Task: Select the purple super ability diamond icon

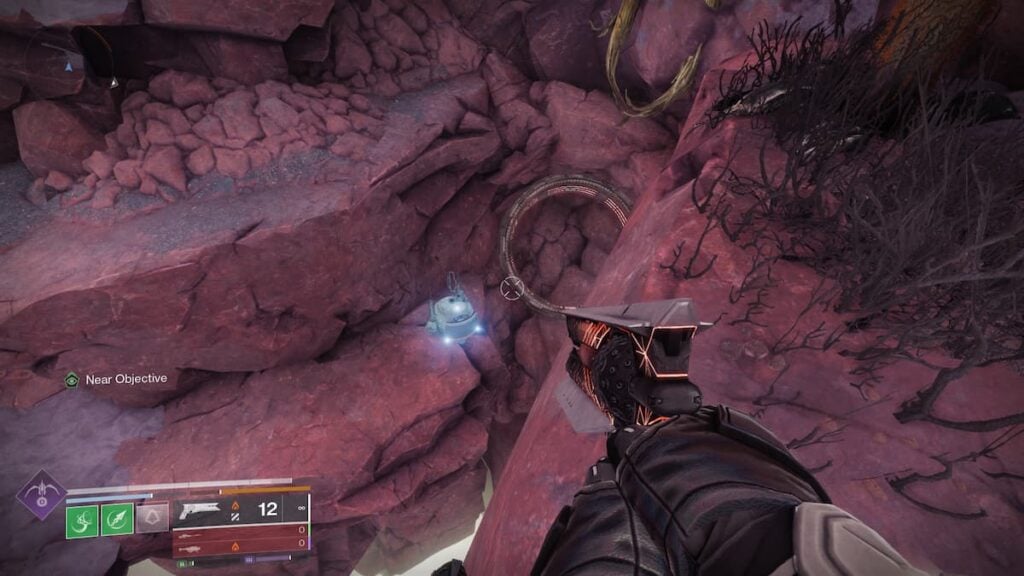Action: 41,495
